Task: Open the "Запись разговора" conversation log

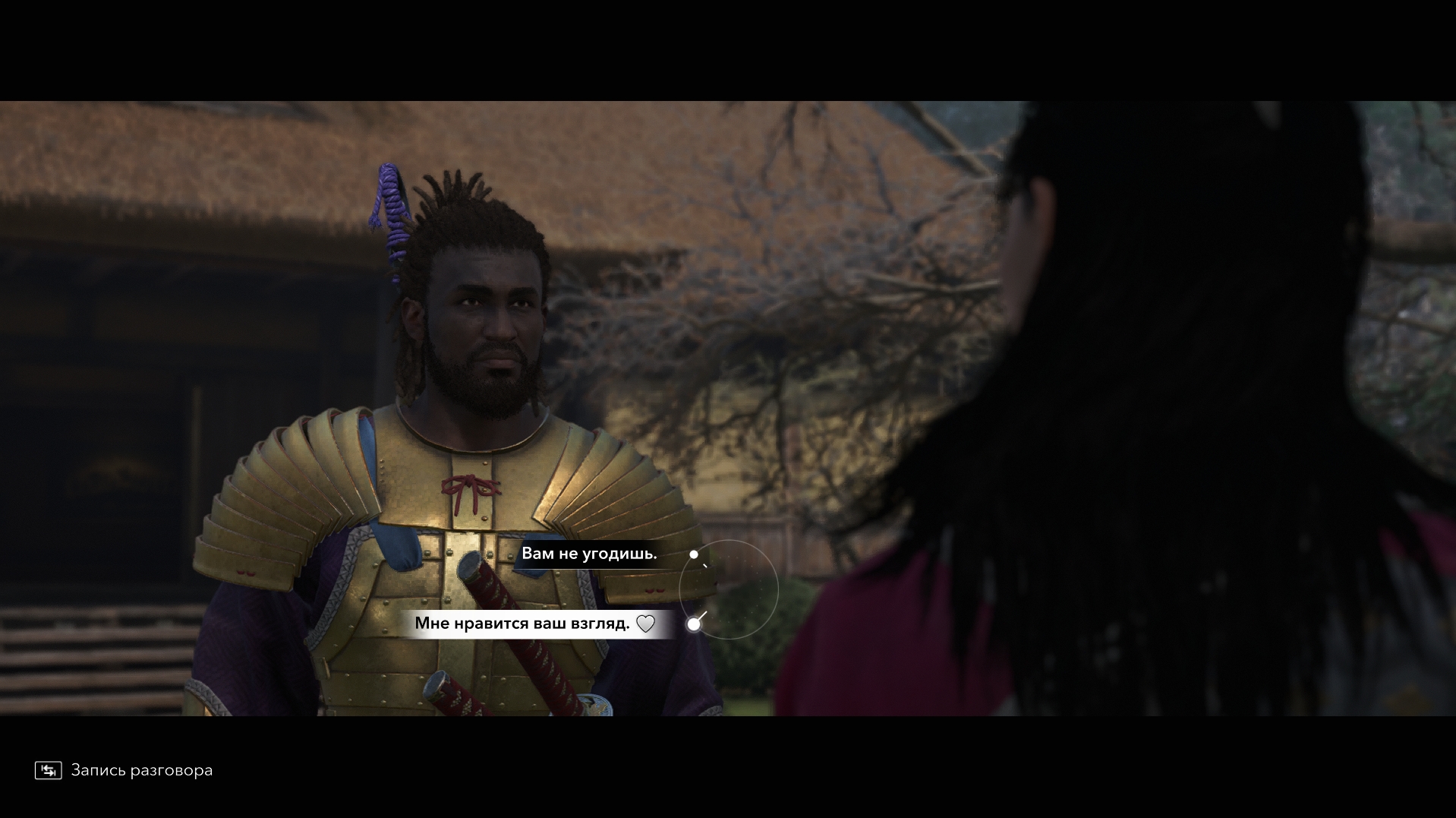Action: click(124, 770)
